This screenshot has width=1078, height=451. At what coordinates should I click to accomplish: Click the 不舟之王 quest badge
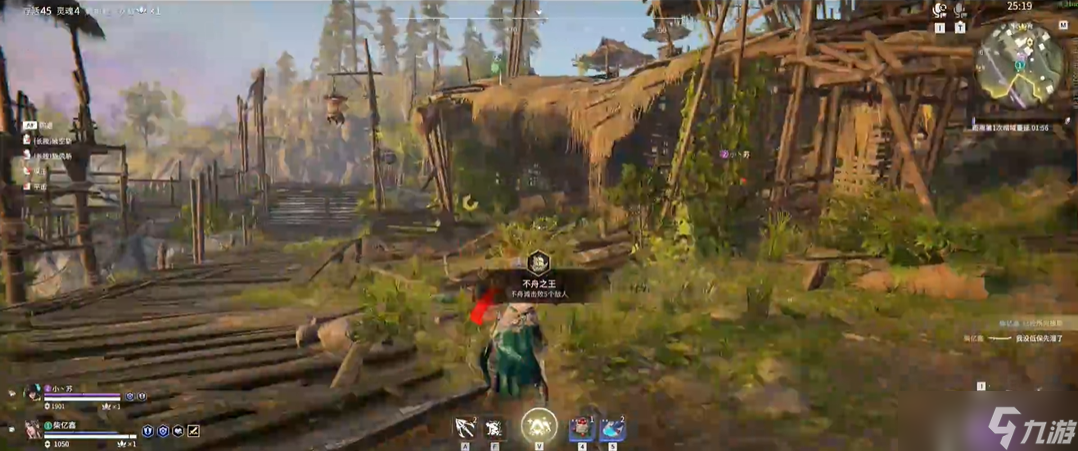[538, 263]
